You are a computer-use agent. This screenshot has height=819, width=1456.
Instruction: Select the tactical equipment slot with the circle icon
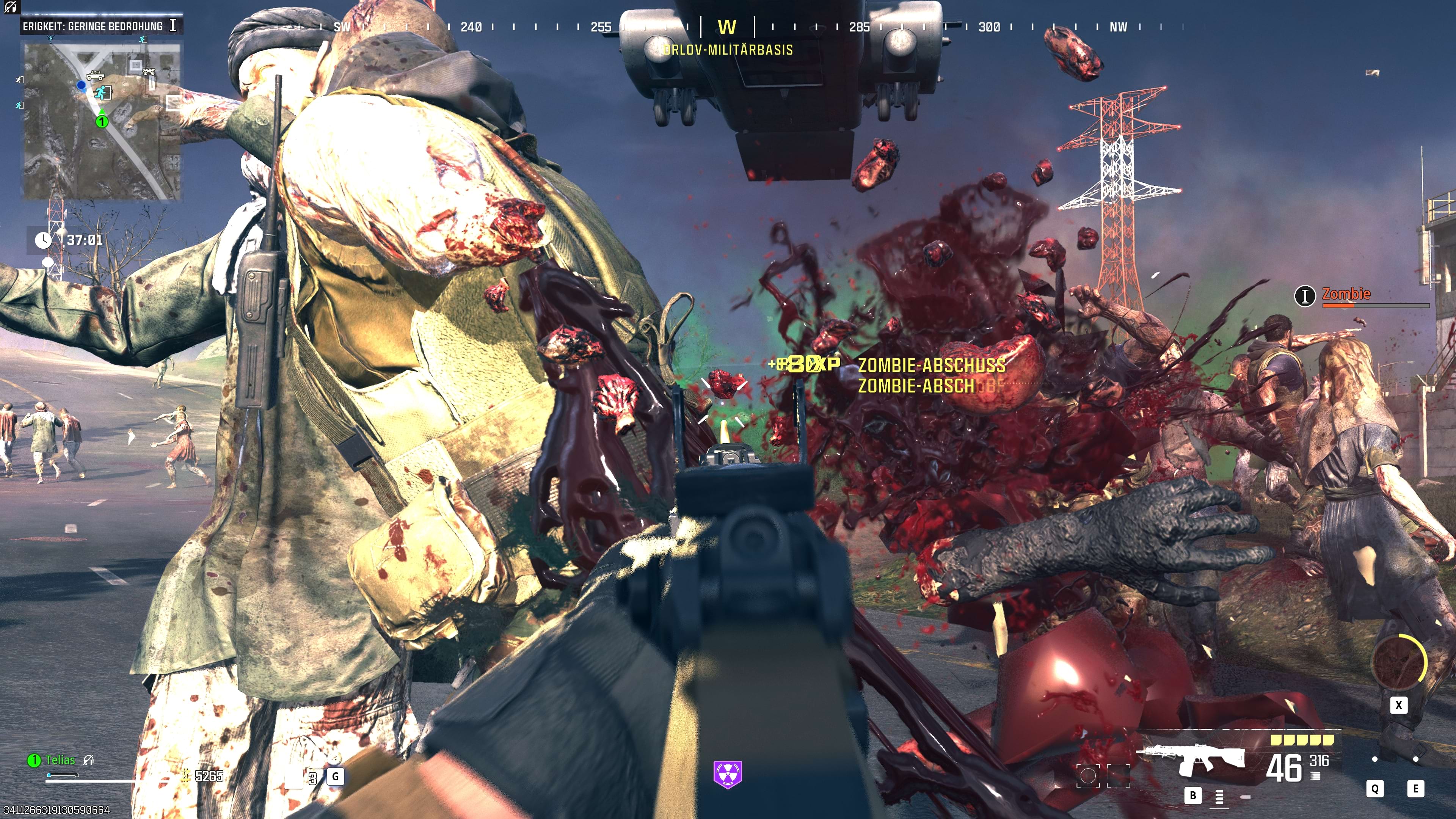[1088, 776]
